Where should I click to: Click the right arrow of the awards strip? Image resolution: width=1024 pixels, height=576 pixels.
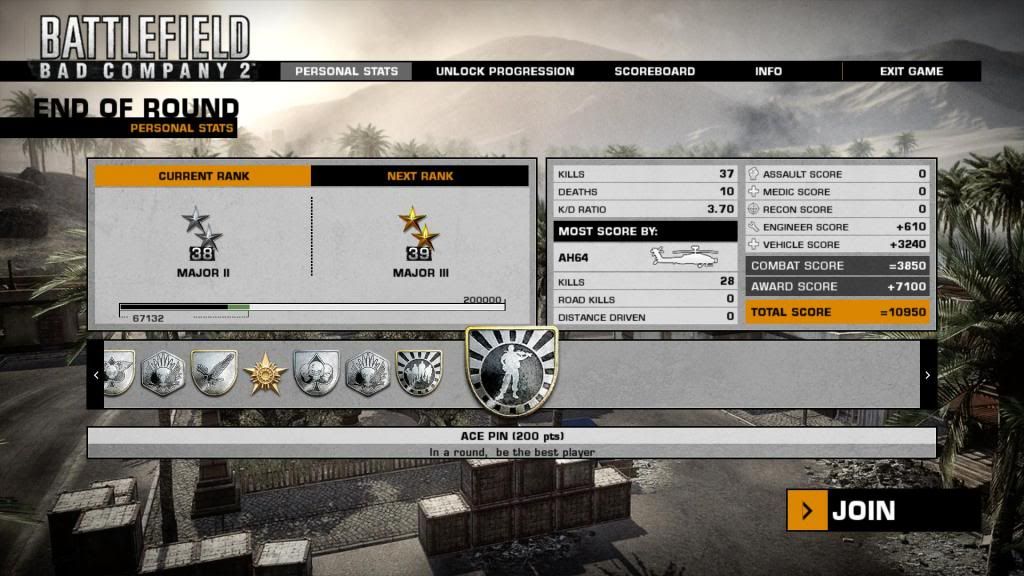tap(927, 375)
